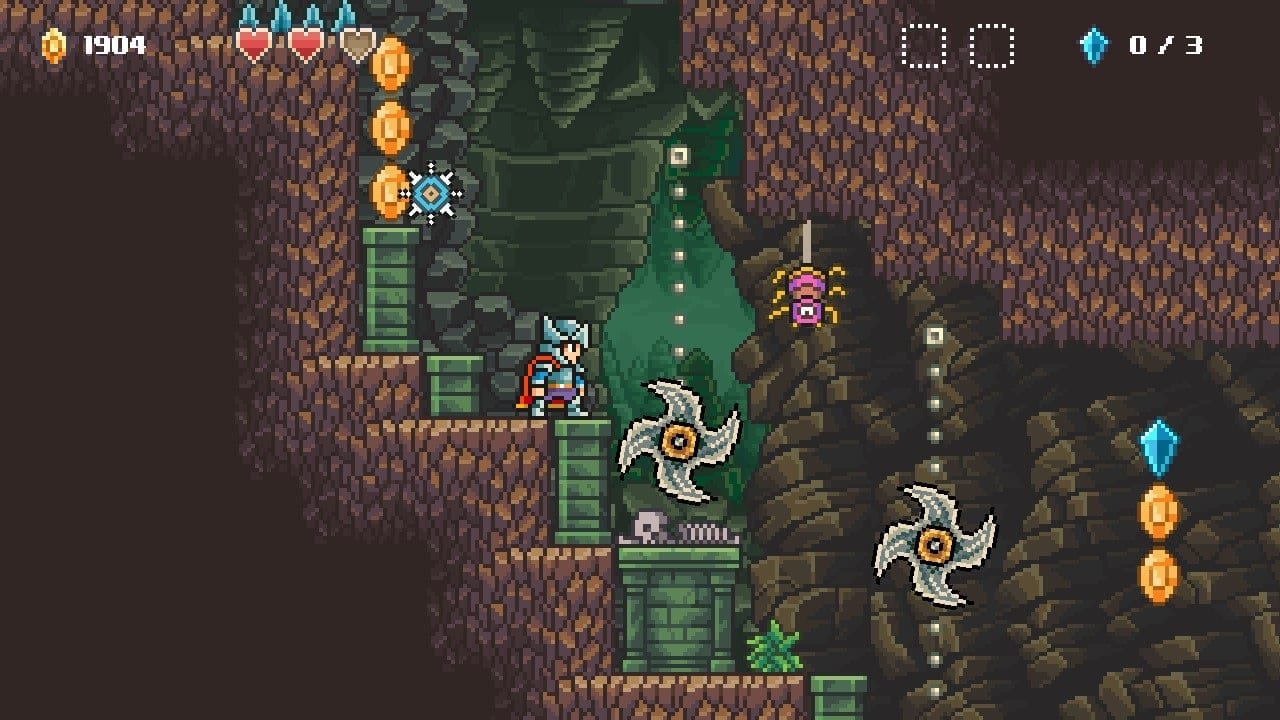Click the snowflake spike hazard near the coins
The width and height of the screenshot is (1280, 720).
432,192
